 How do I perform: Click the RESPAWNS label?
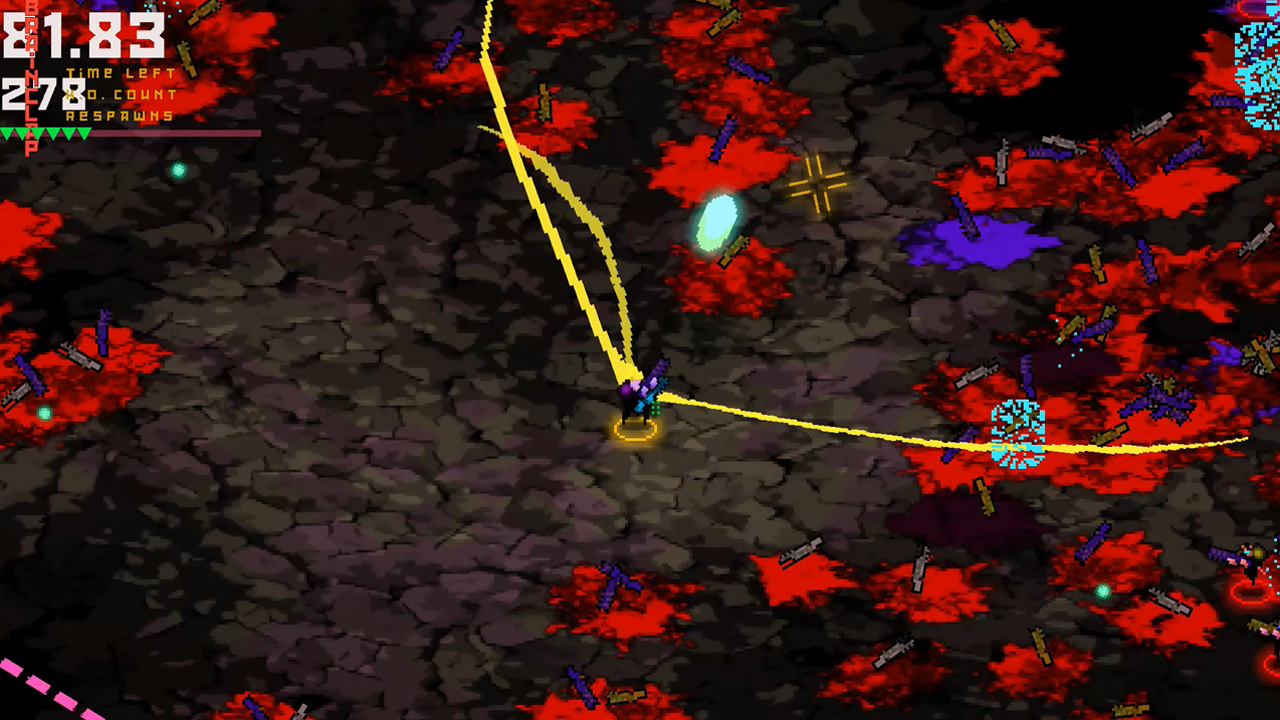[x=118, y=116]
